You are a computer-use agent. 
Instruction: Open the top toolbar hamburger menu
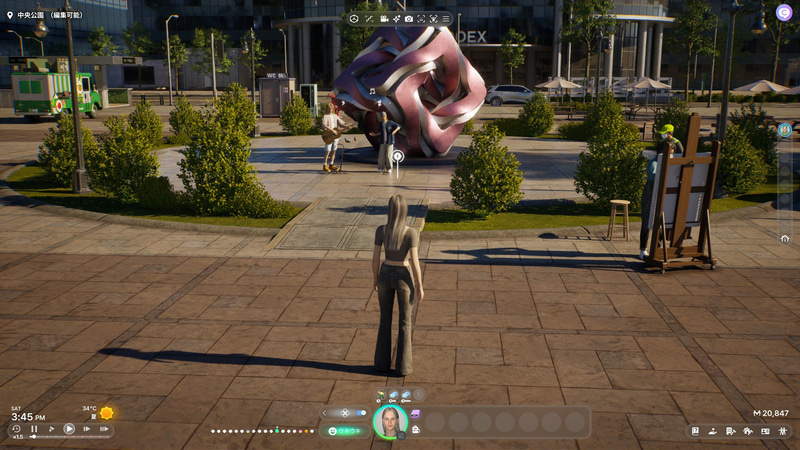tap(446, 19)
